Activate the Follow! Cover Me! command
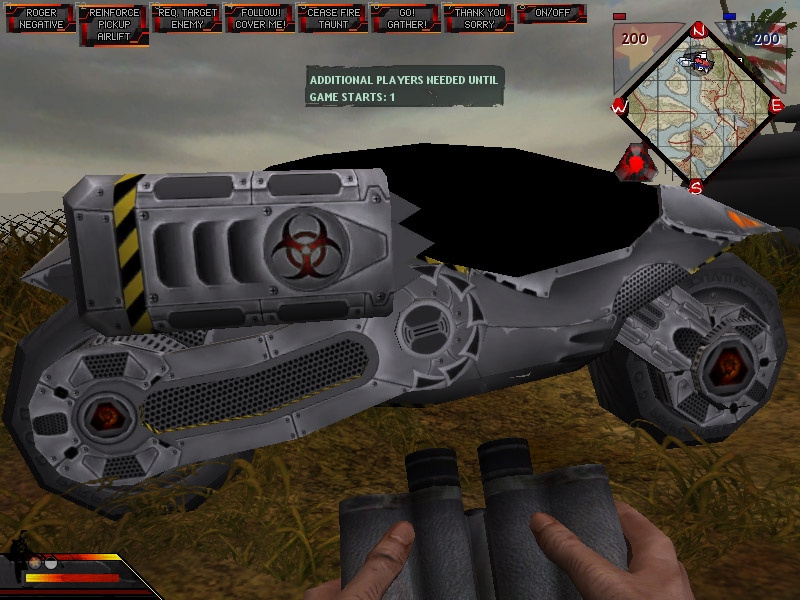Screen dimensions: 800x600 click(x=260, y=19)
